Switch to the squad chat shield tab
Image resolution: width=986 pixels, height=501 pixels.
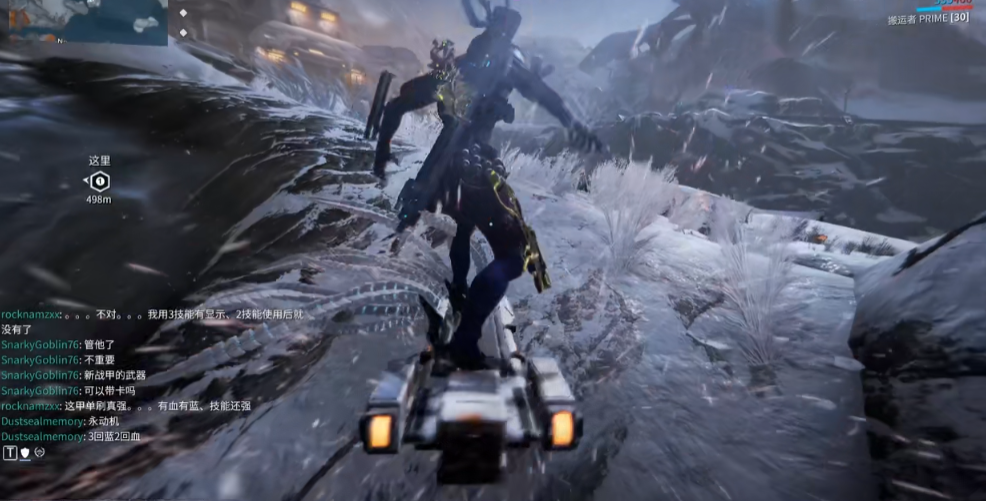click(25, 453)
